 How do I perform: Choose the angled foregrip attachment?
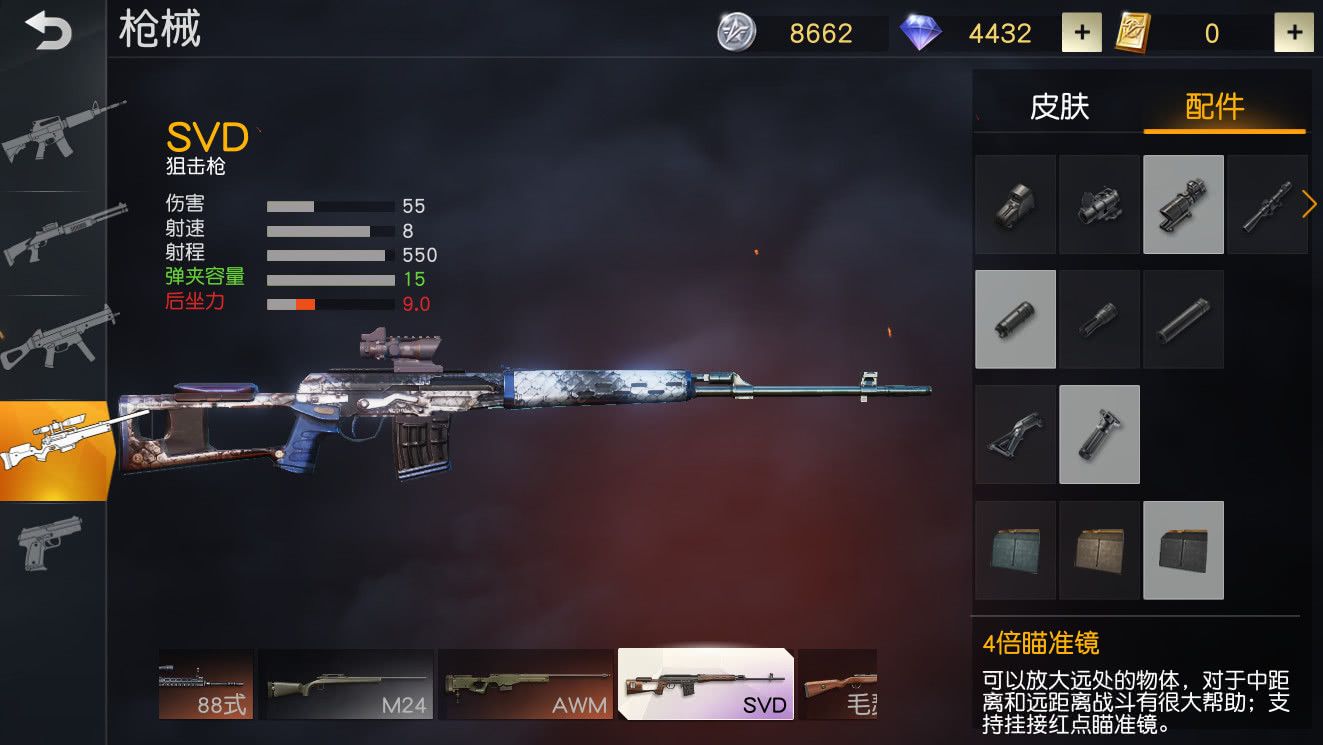coord(1015,435)
